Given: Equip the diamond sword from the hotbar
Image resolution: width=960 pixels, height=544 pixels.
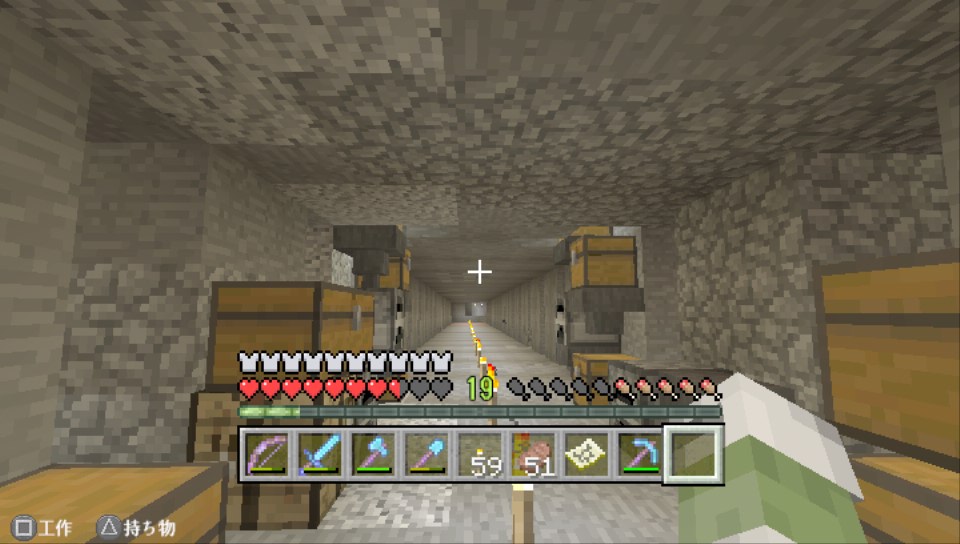Looking at the screenshot, I should tap(321, 455).
